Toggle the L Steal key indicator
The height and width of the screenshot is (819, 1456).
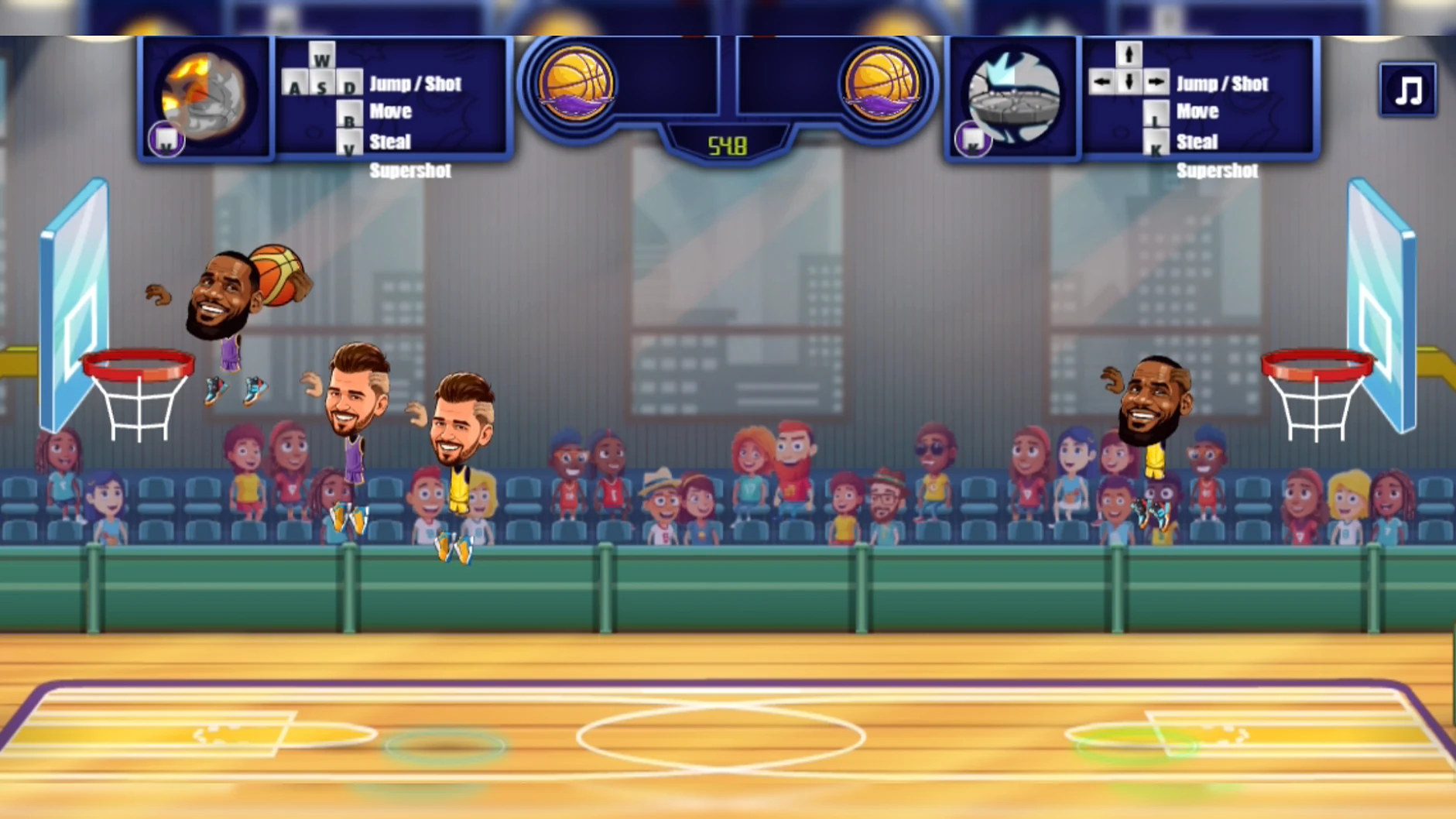pyautogui.click(x=1155, y=112)
